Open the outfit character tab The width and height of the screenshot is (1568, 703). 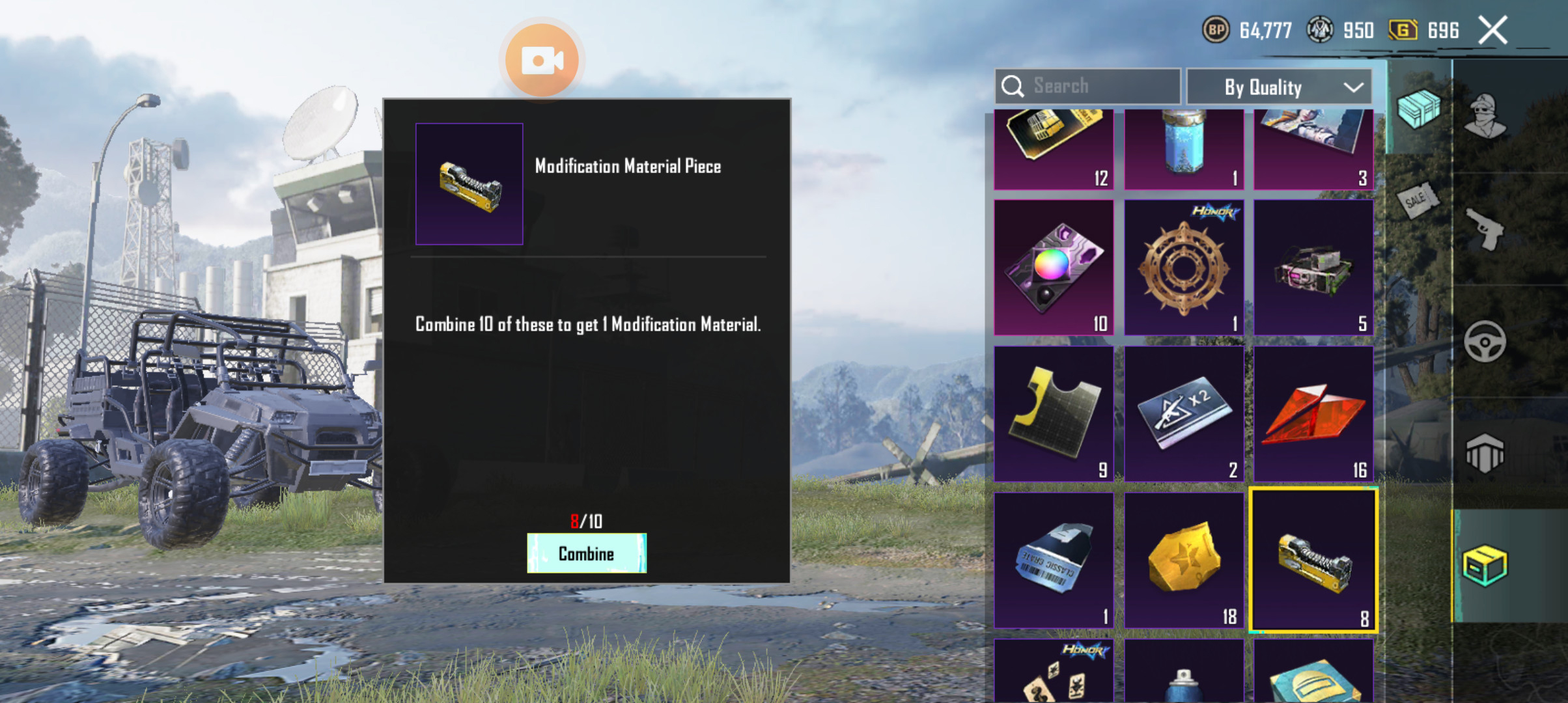click(1485, 116)
